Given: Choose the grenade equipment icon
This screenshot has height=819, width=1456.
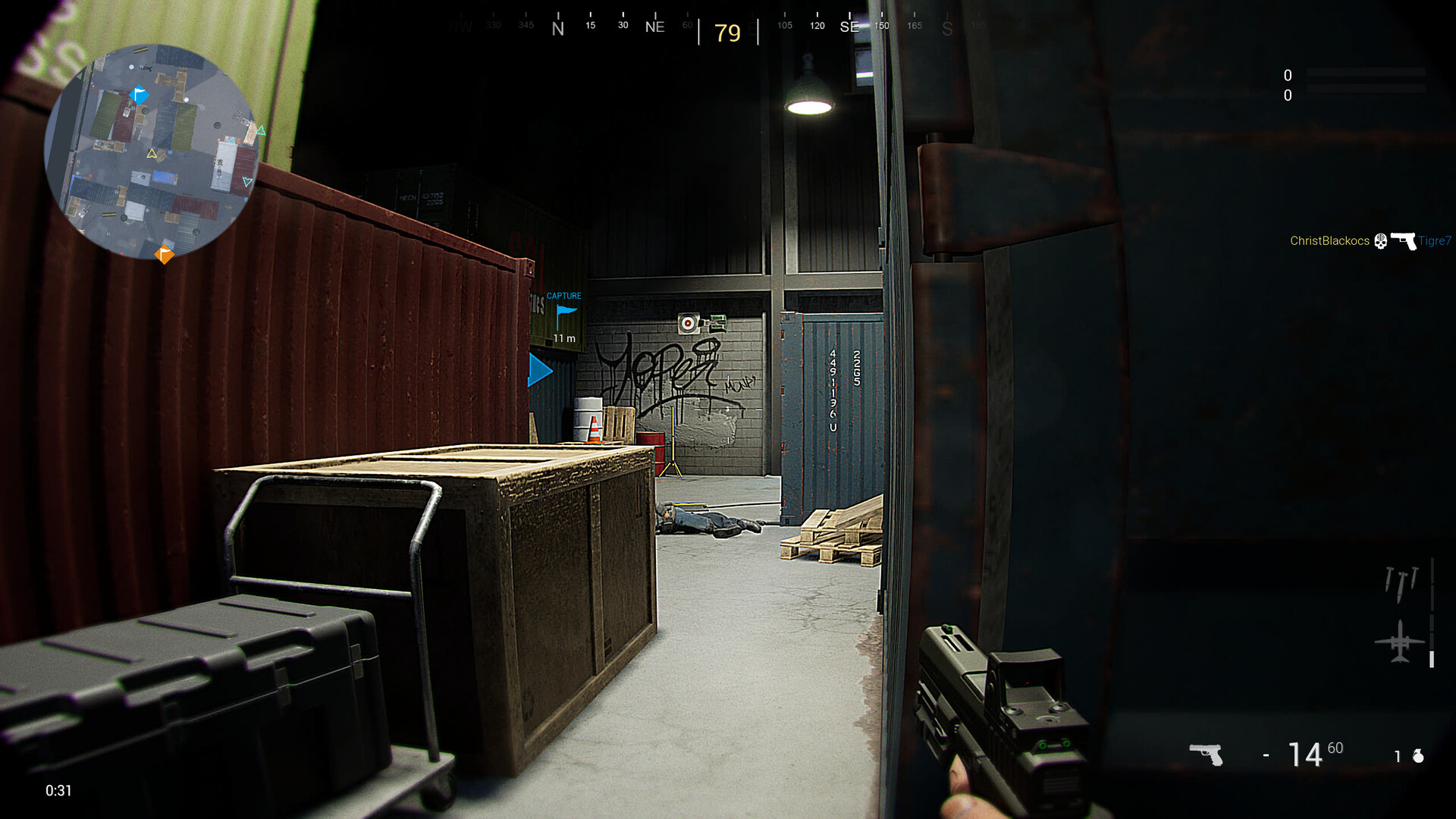Looking at the screenshot, I should 1418,756.
